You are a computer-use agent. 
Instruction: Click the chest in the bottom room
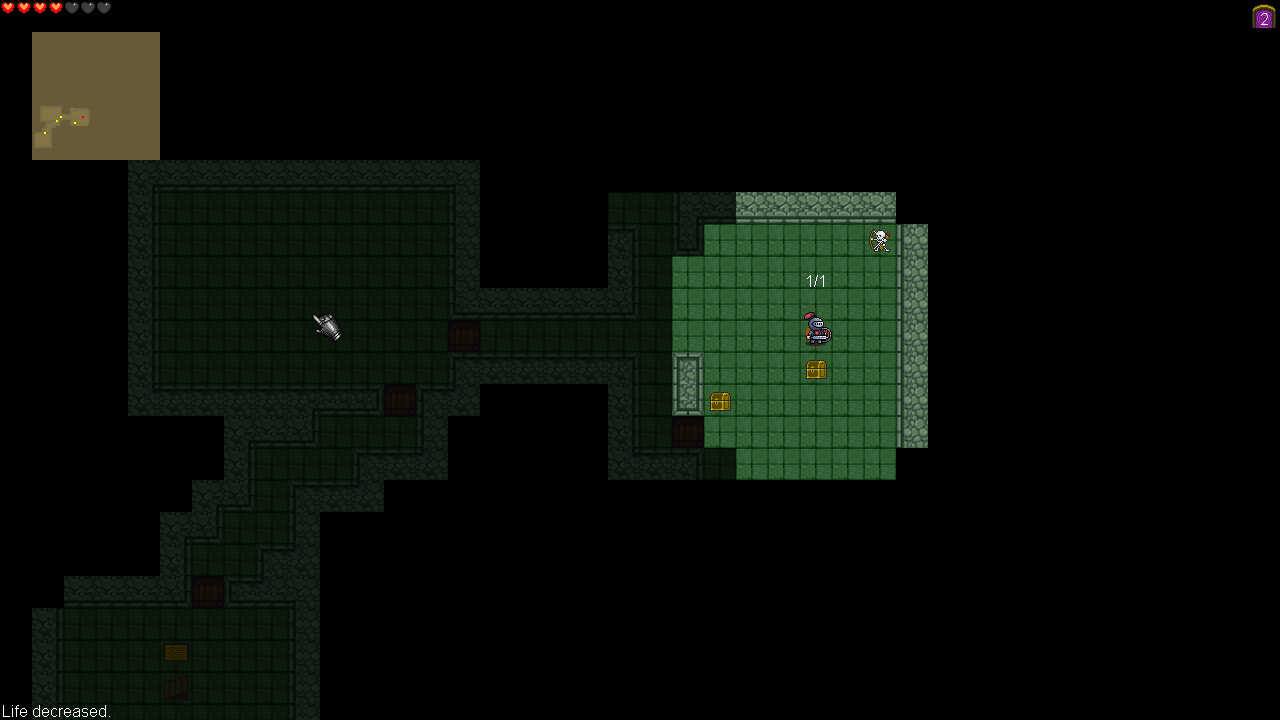tap(176, 652)
